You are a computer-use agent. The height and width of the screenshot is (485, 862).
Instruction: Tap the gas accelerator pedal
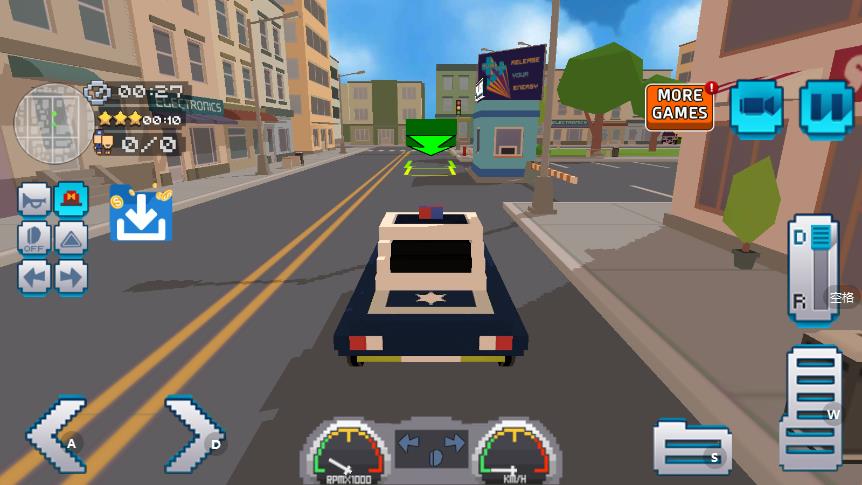click(813, 409)
